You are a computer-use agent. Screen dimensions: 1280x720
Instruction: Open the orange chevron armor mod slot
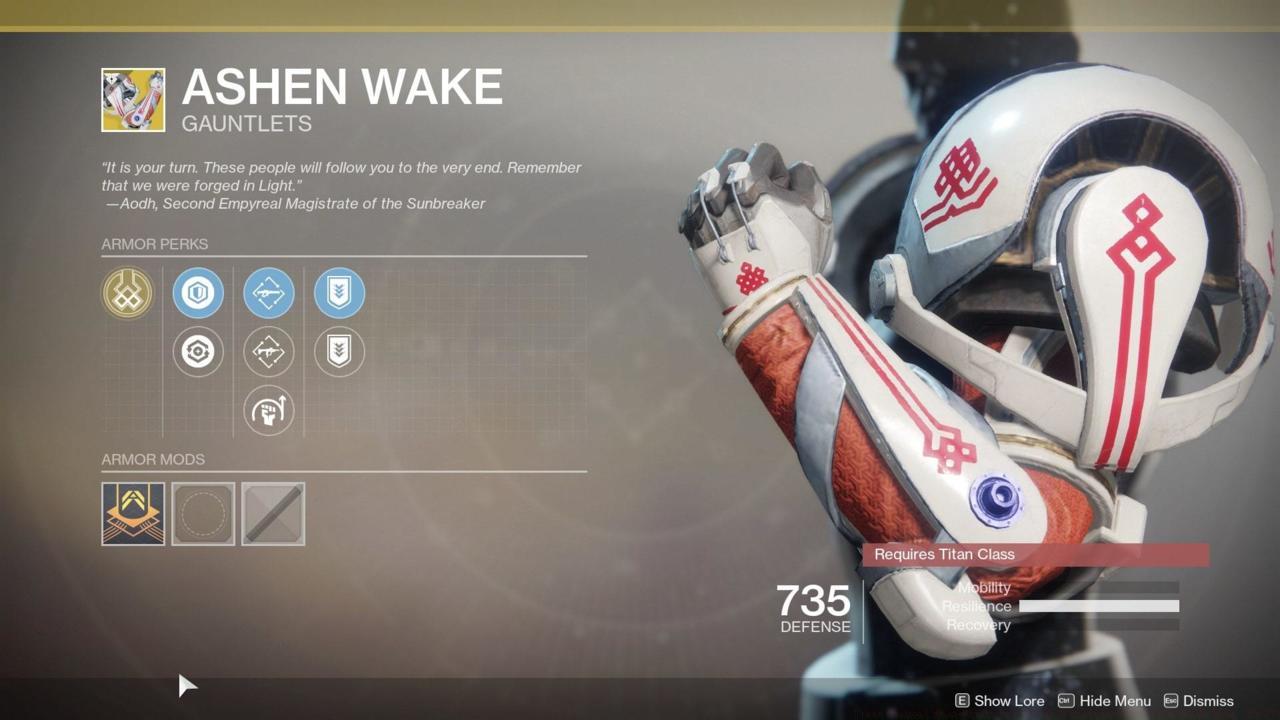(133, 514)
